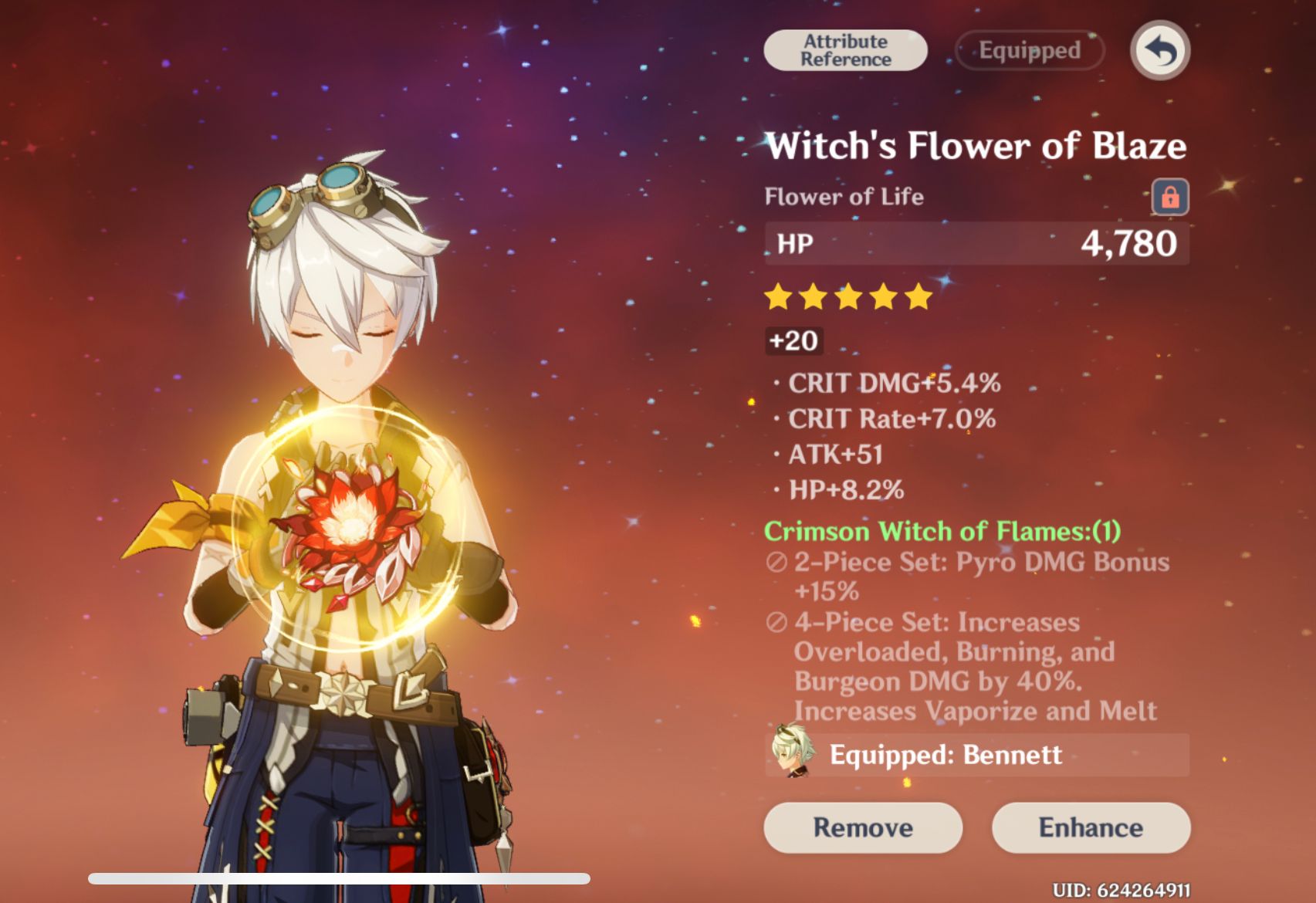Click the red lock icon to unlock artifact
This screenshot has width=1316, height=903.
(x=1170, y=197)
